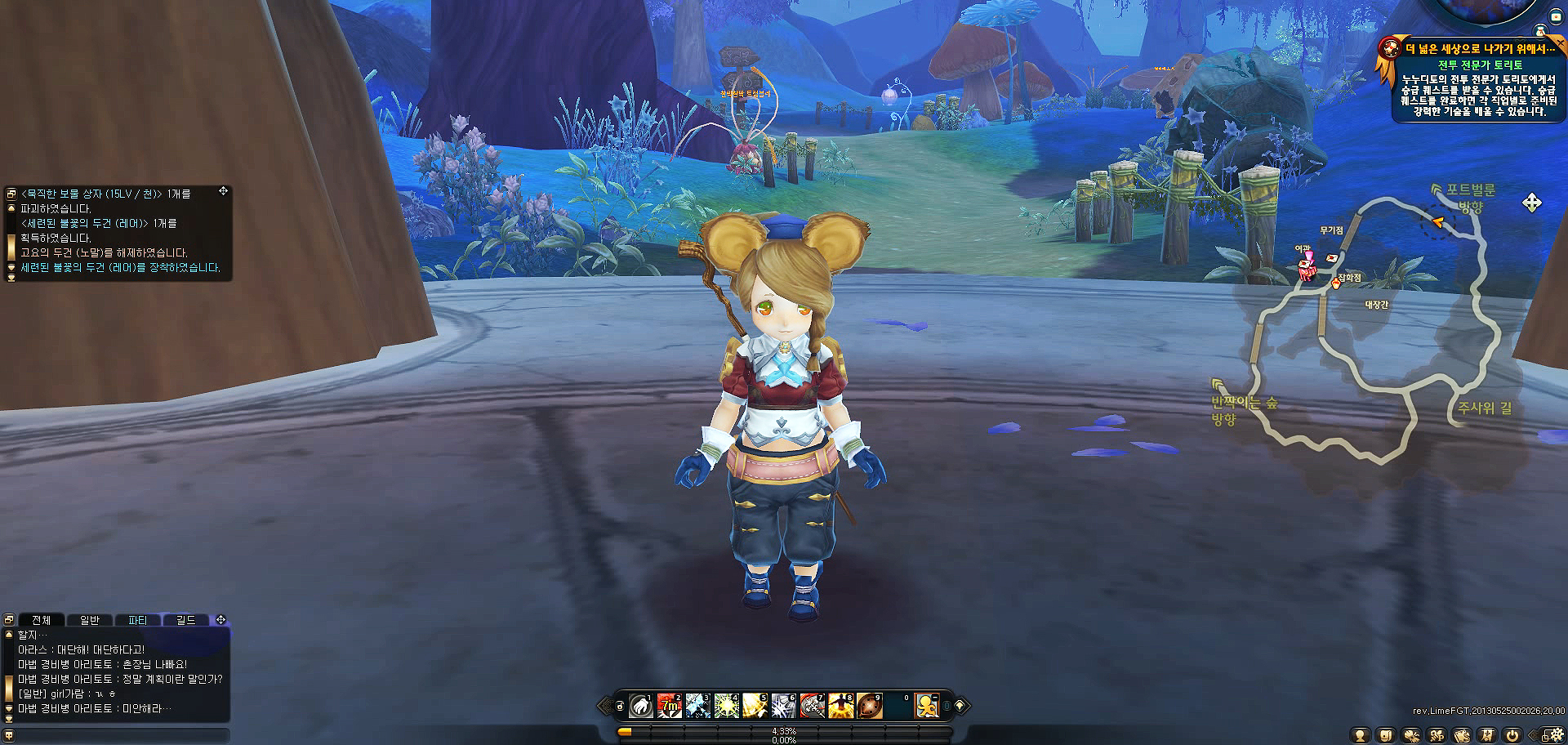
Task: Cast the glowing figure skill in slot 8
Action: click(x=841, y=706)
